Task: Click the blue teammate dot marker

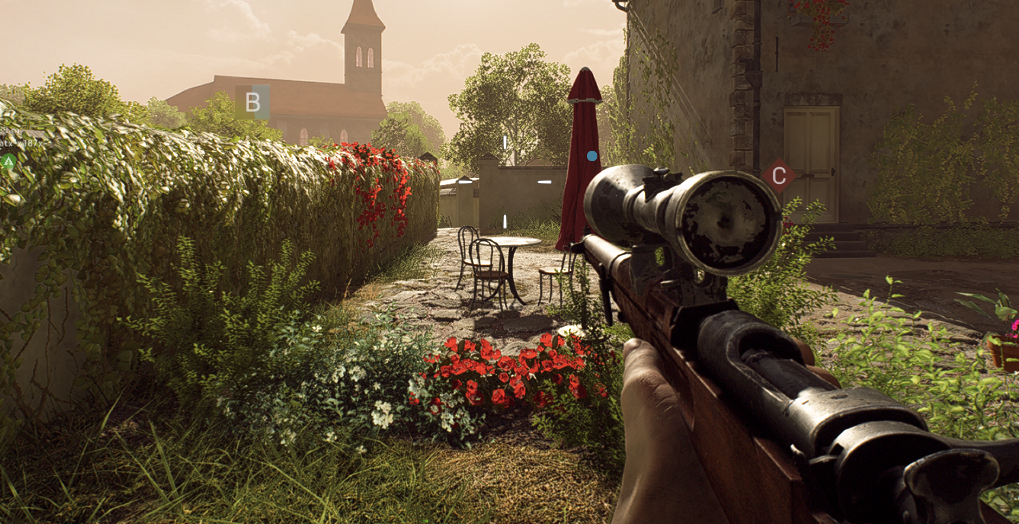Action: point(593,156)
